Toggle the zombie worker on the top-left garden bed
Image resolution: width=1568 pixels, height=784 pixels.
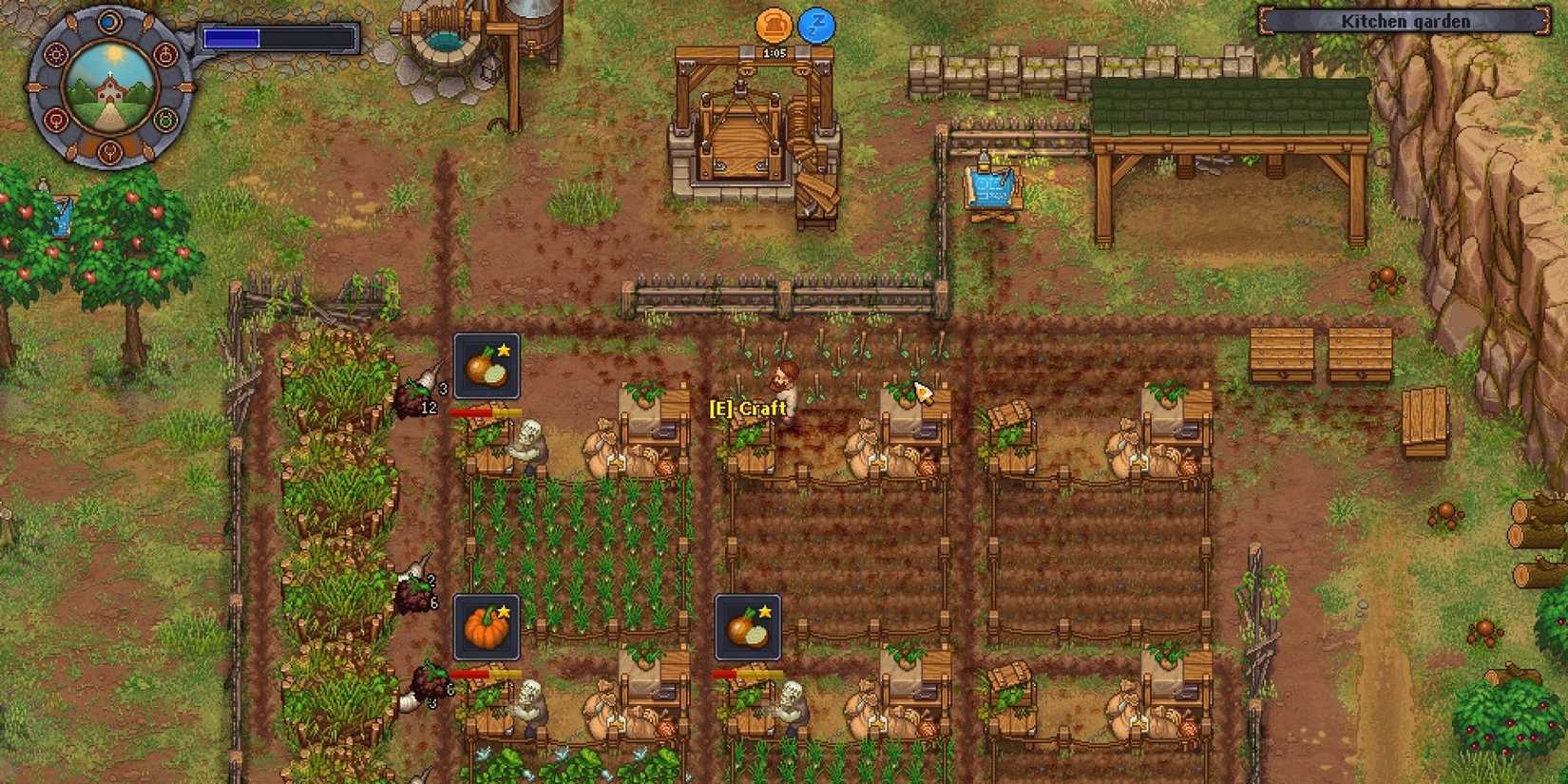530,447
